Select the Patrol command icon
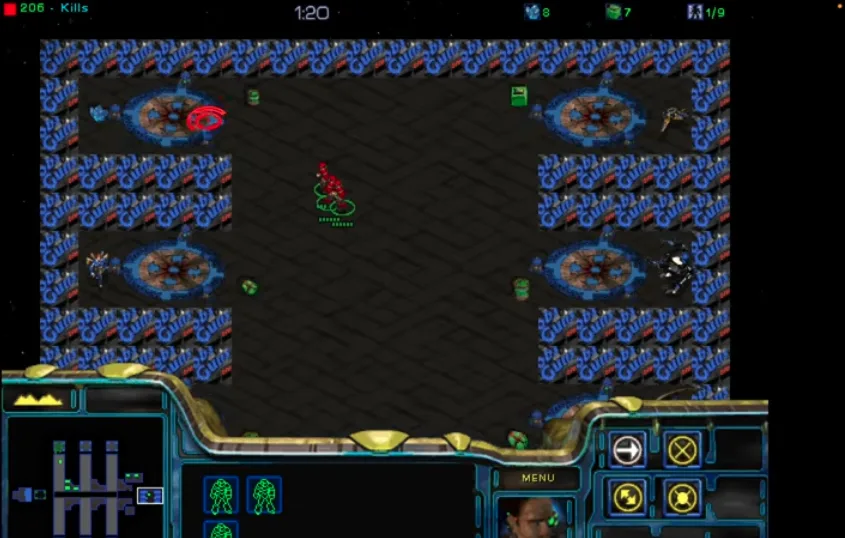 tap(627, 496)
